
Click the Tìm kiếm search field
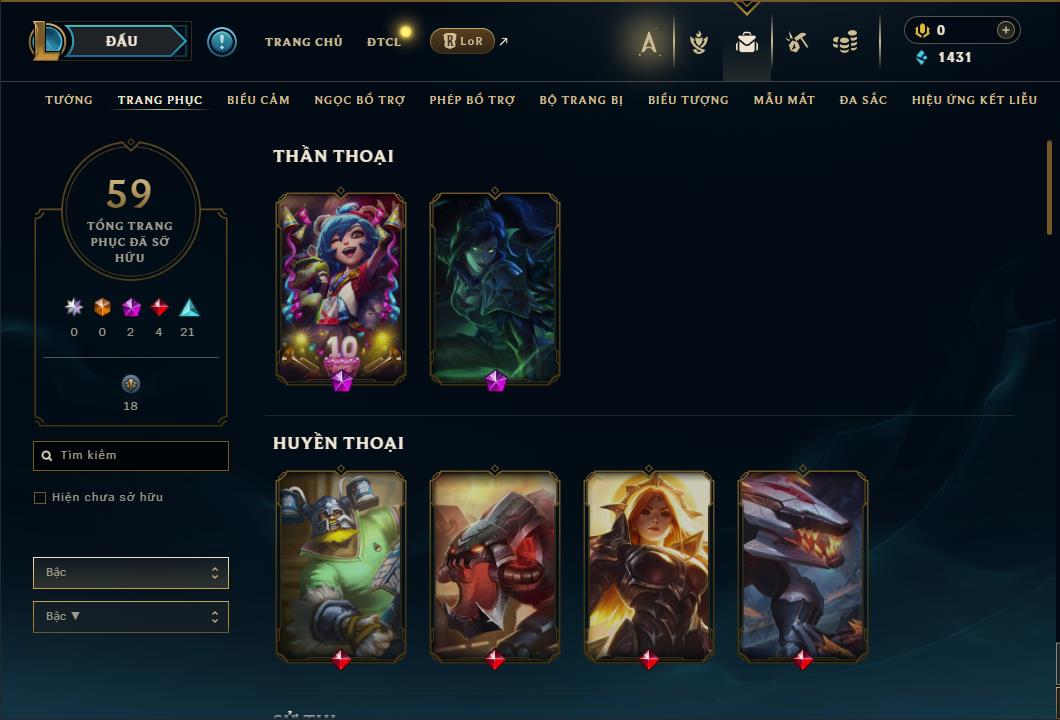(x=131, y=456)
